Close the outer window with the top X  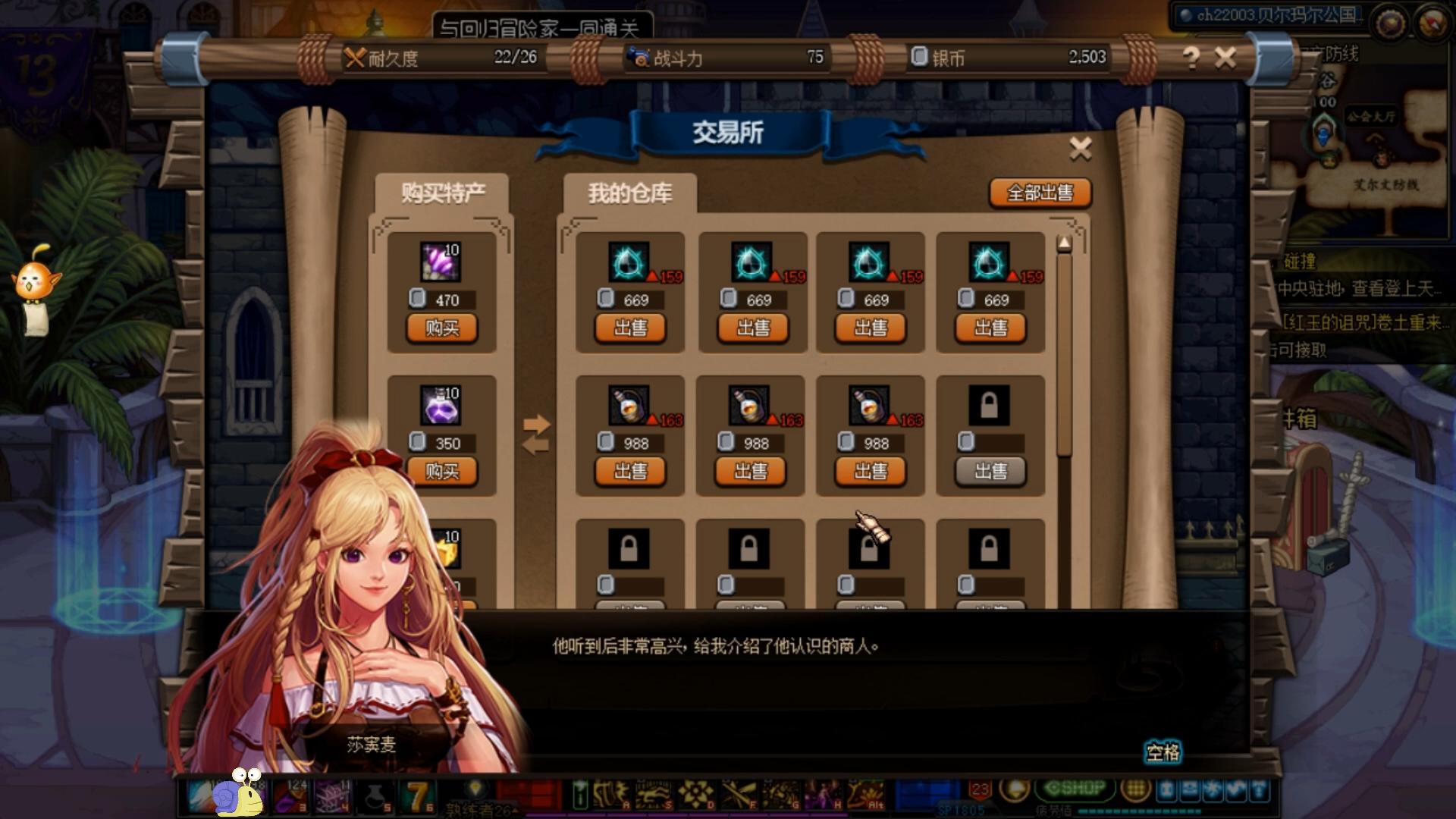click(1225, 58)
